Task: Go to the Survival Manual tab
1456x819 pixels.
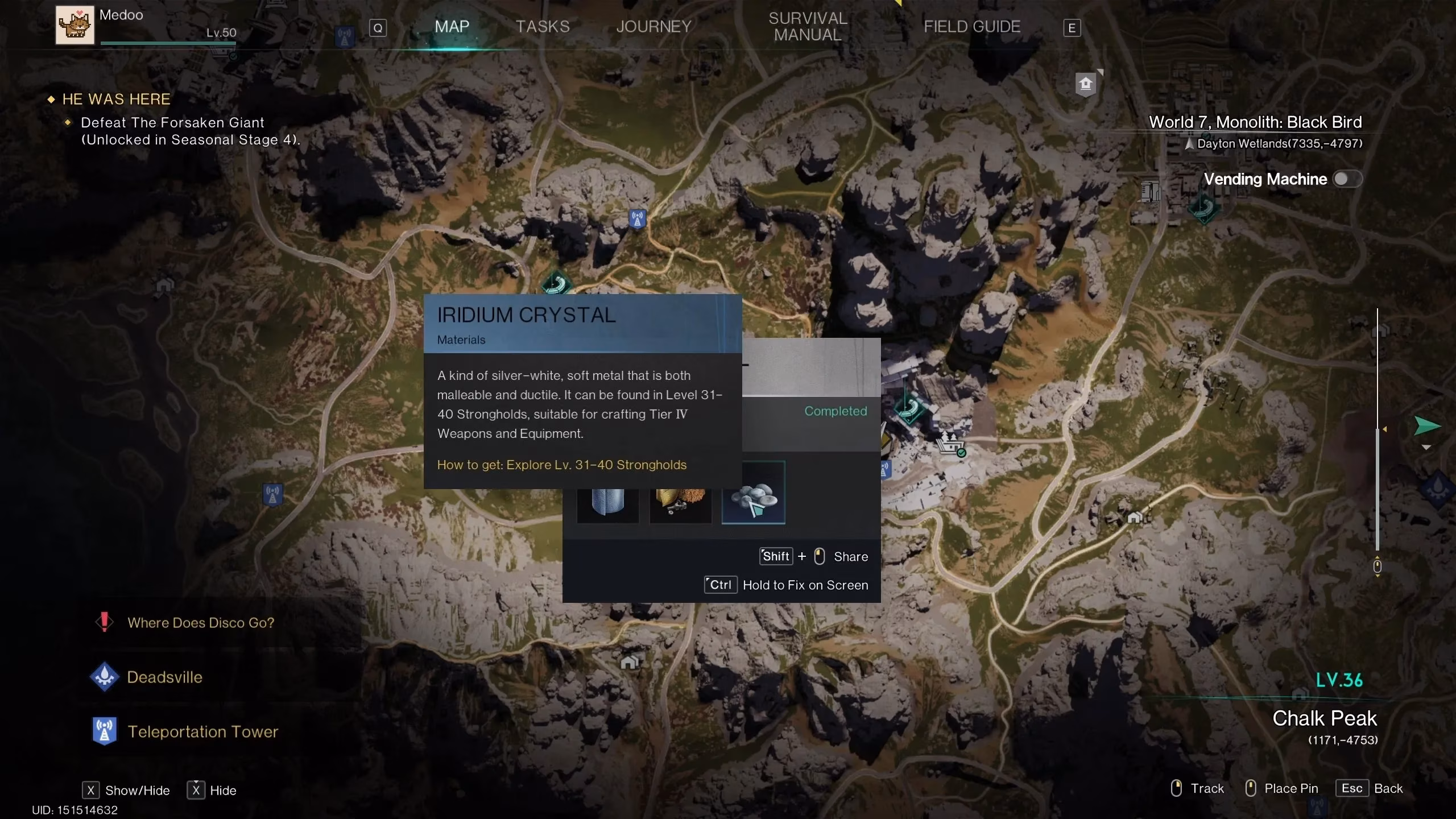Action: tap(808, 27)
